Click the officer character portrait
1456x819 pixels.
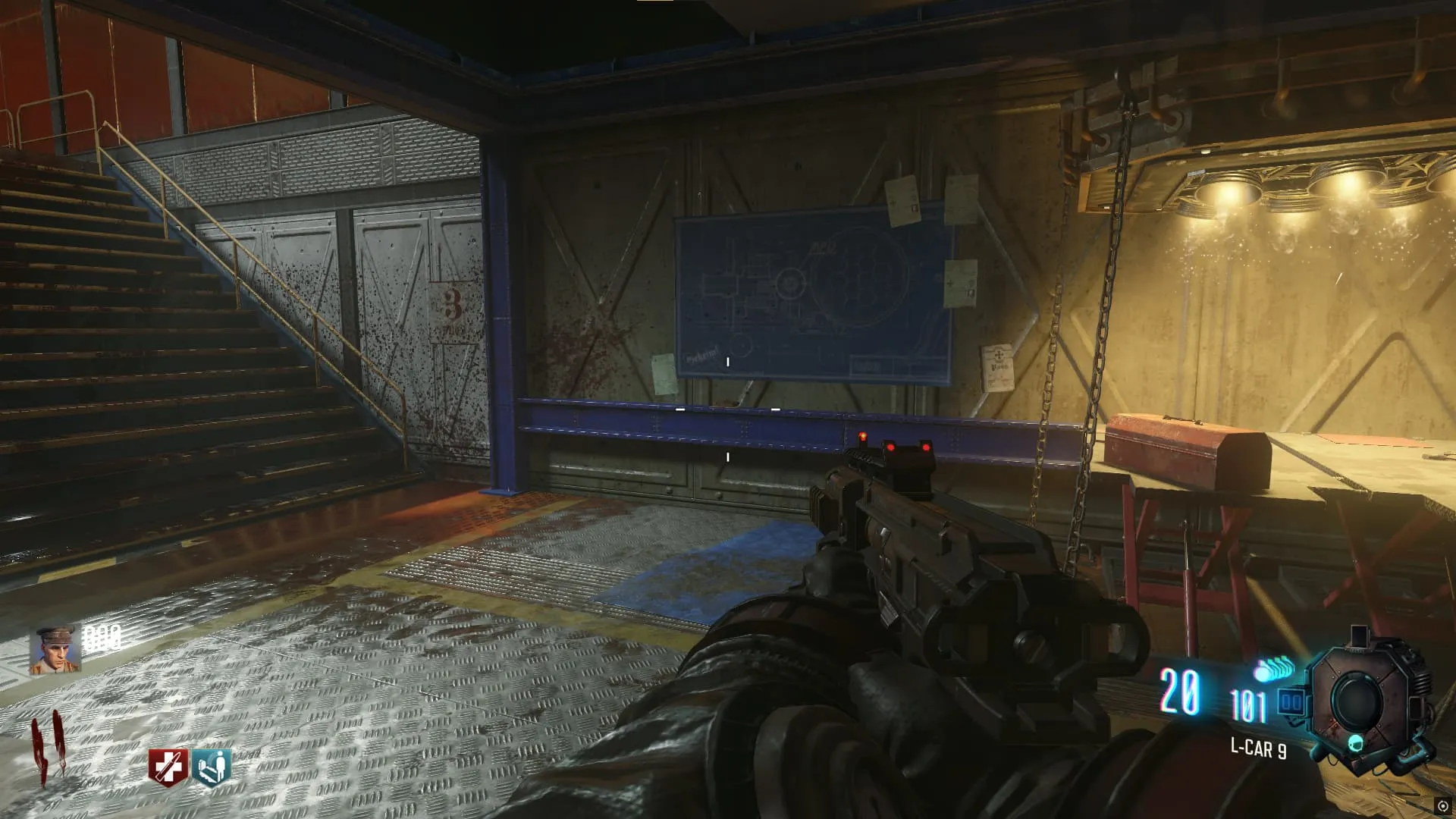(55, 650)
